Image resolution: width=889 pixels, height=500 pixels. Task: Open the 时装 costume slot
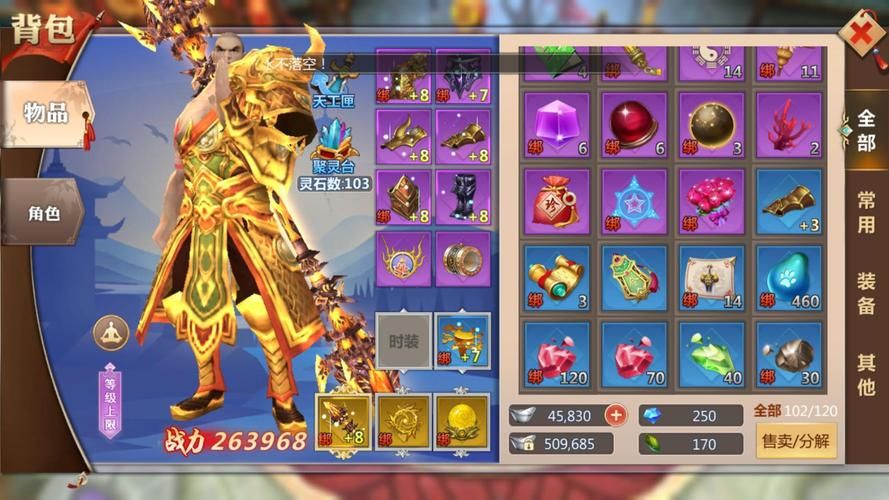(403, 341)
